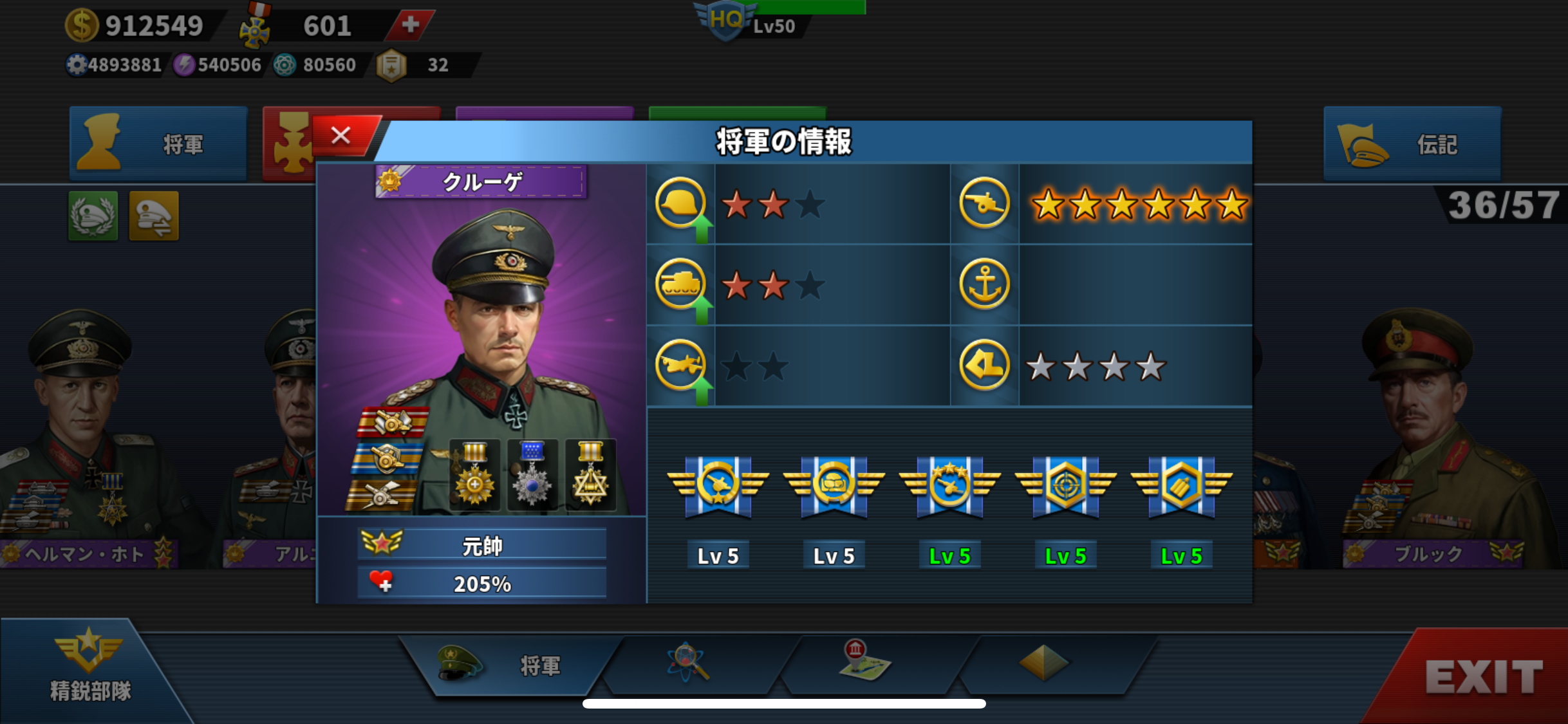Switch to the 将軍 bottom tab
Viewport: 1568px width, 724px height.
click(509, 665)
